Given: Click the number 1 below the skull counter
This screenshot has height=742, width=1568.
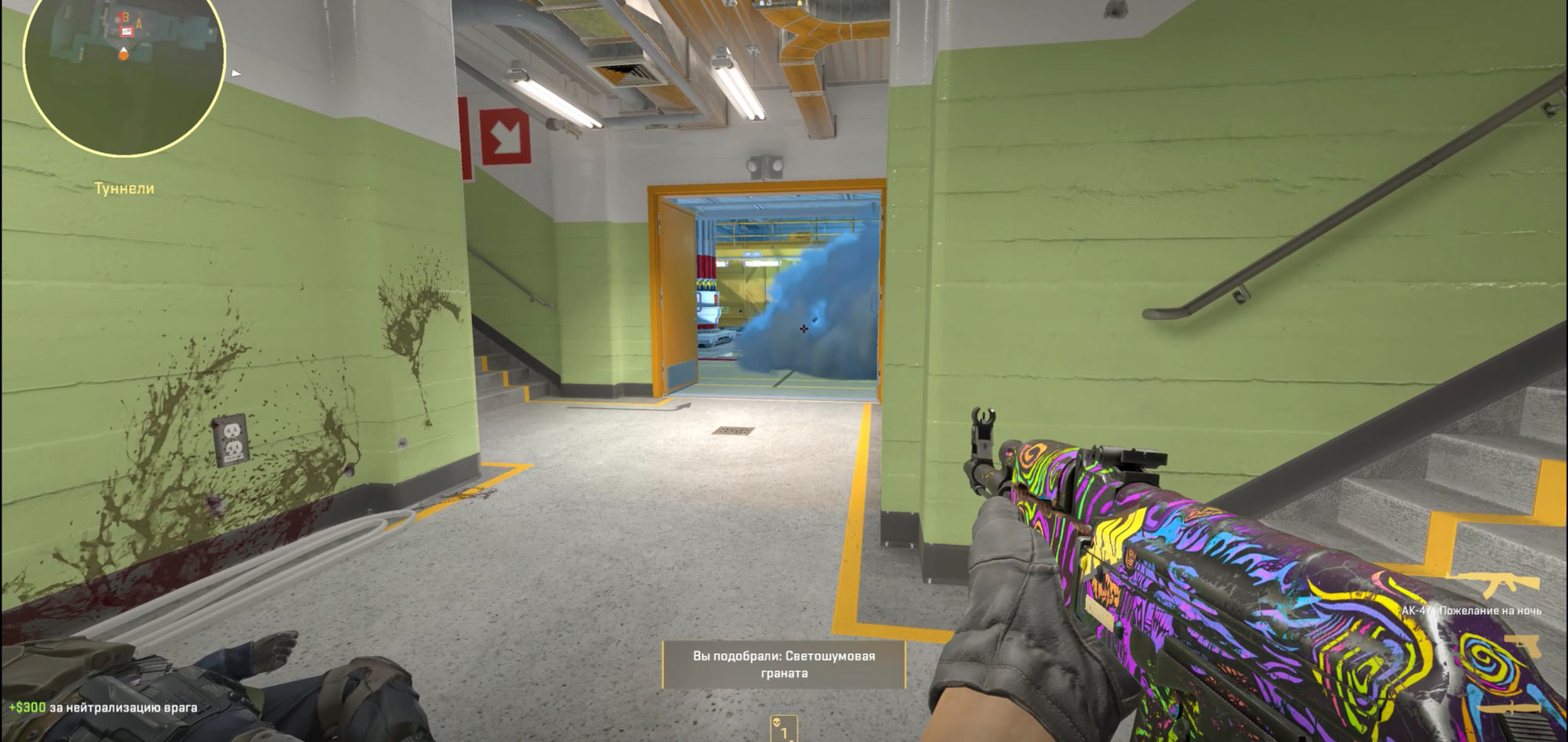Looking at the screenshot, I should click(x=784, y=734).
